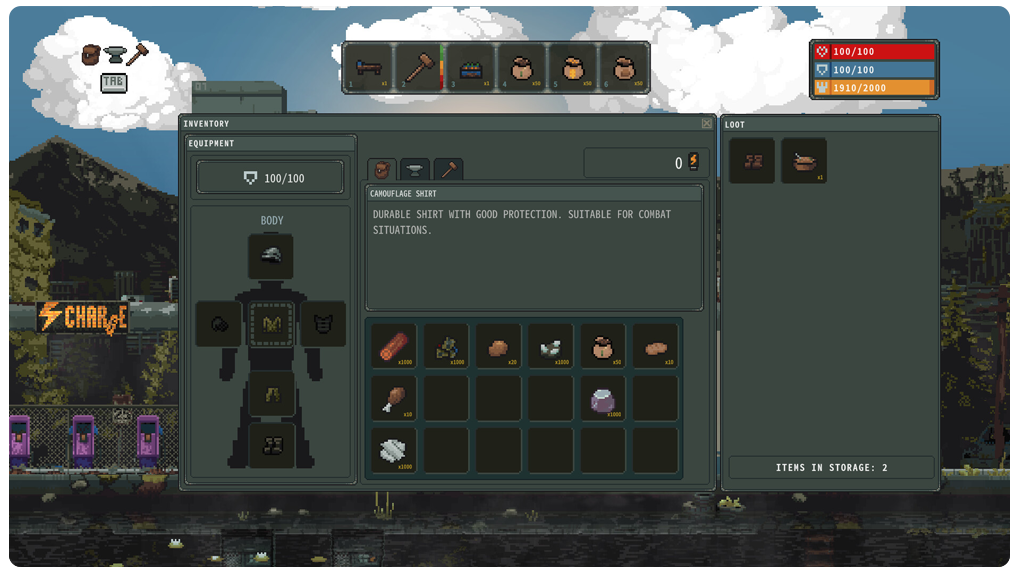The width and height of the screenshot is (1024, 576).
Task: Select the scrap metal item in inventory
Action: (x=445, y=345)
